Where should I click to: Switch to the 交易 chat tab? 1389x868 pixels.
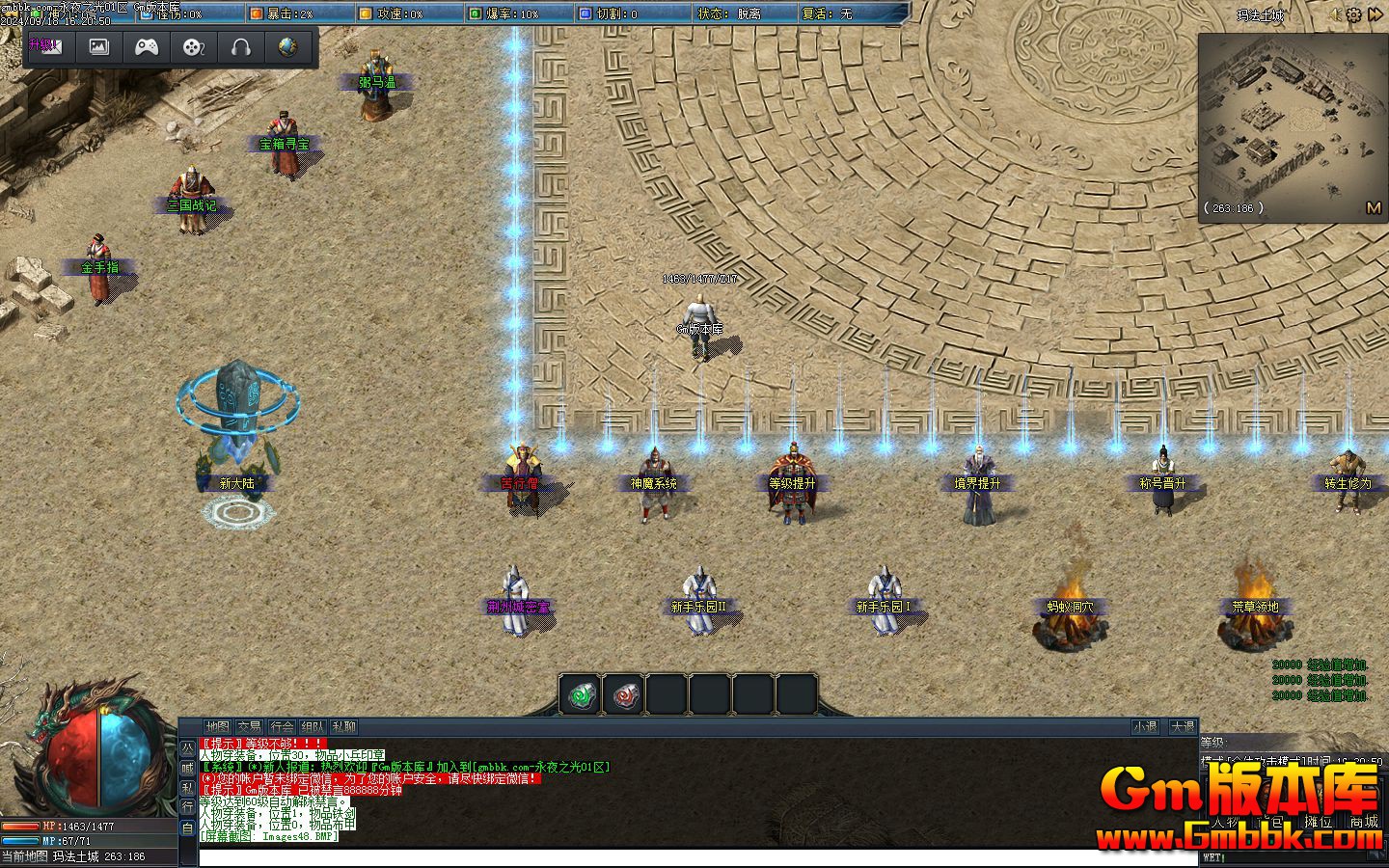(249, 726)
